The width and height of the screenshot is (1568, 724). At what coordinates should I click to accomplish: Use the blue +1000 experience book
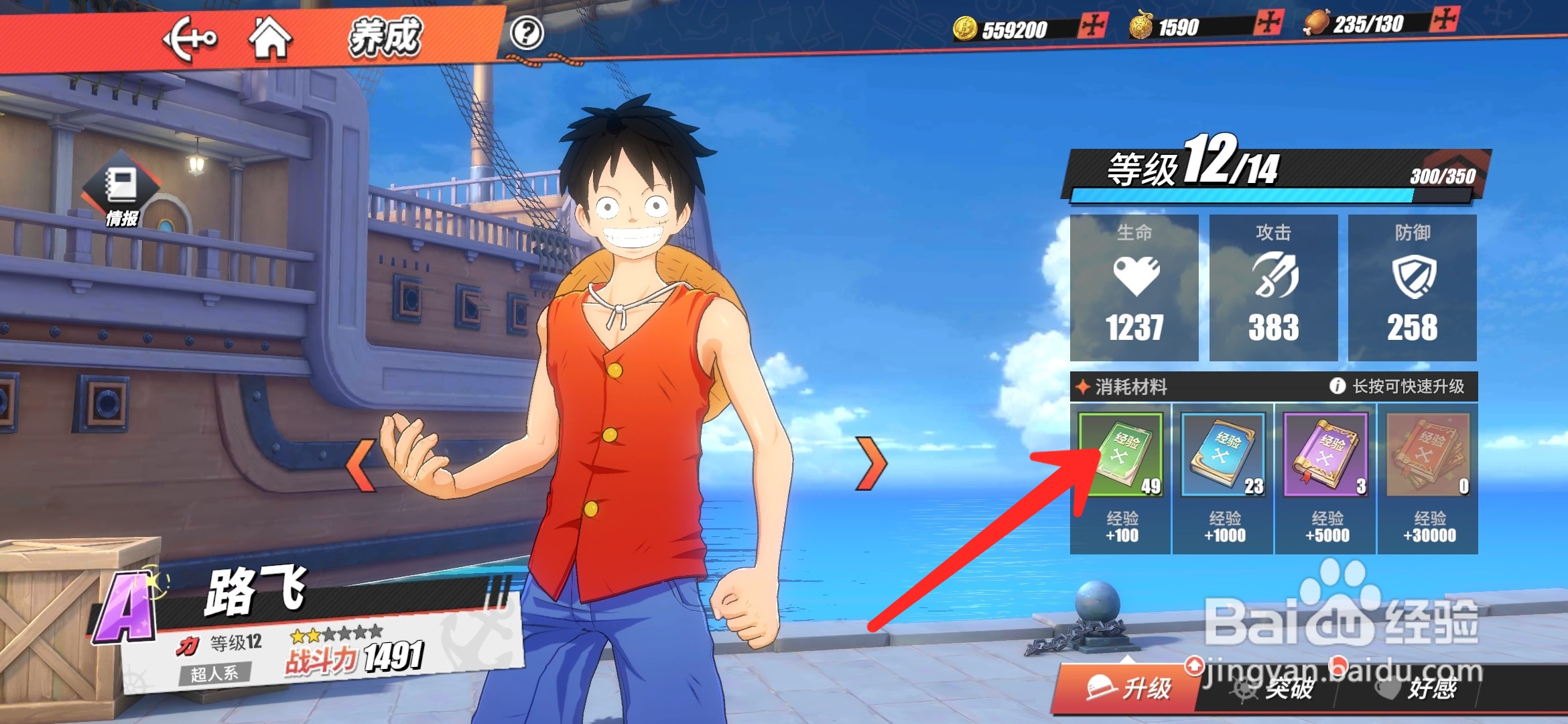(x=1224, y=455)
